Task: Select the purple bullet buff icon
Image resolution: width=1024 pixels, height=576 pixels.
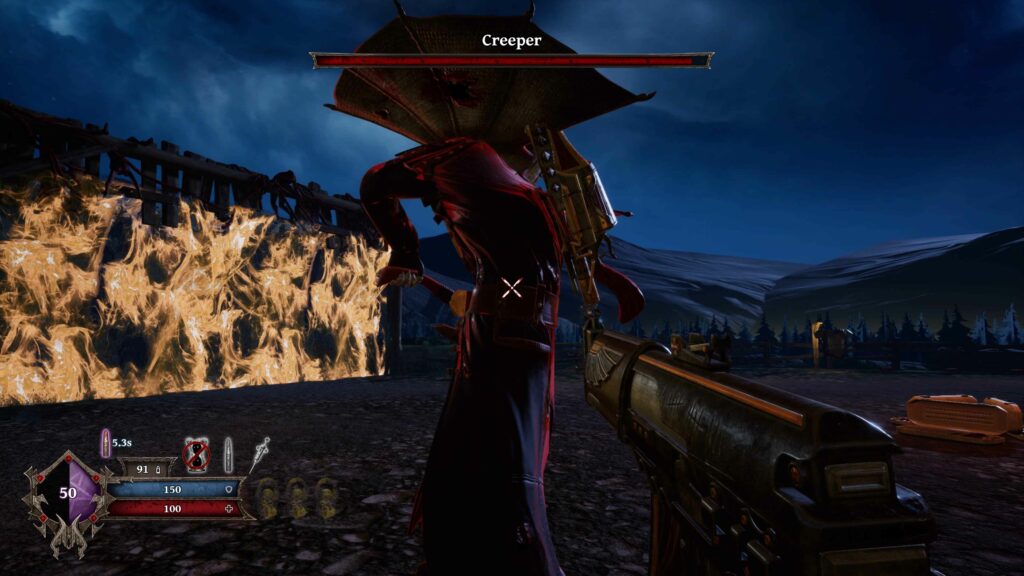Action: (105, 443)
